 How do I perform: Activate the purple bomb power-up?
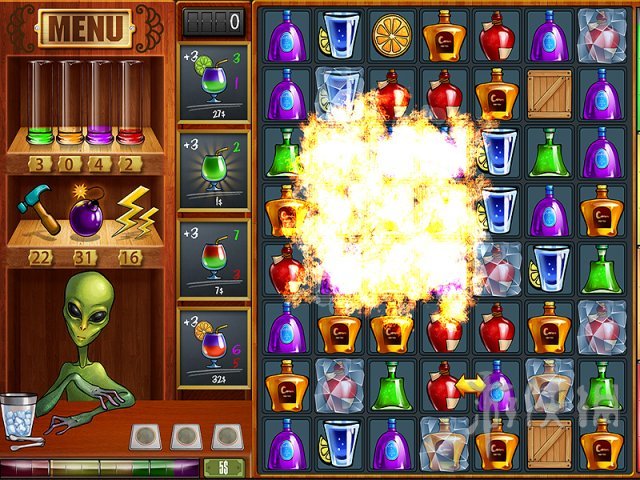[x=86, y=212]
